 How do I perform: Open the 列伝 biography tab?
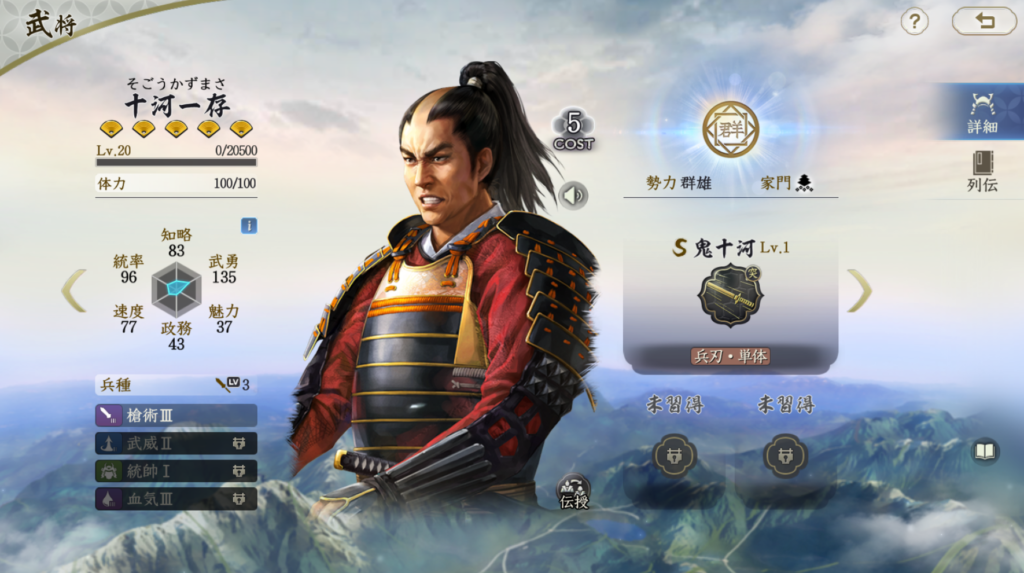pyautogui.click(x=982, y=171)
